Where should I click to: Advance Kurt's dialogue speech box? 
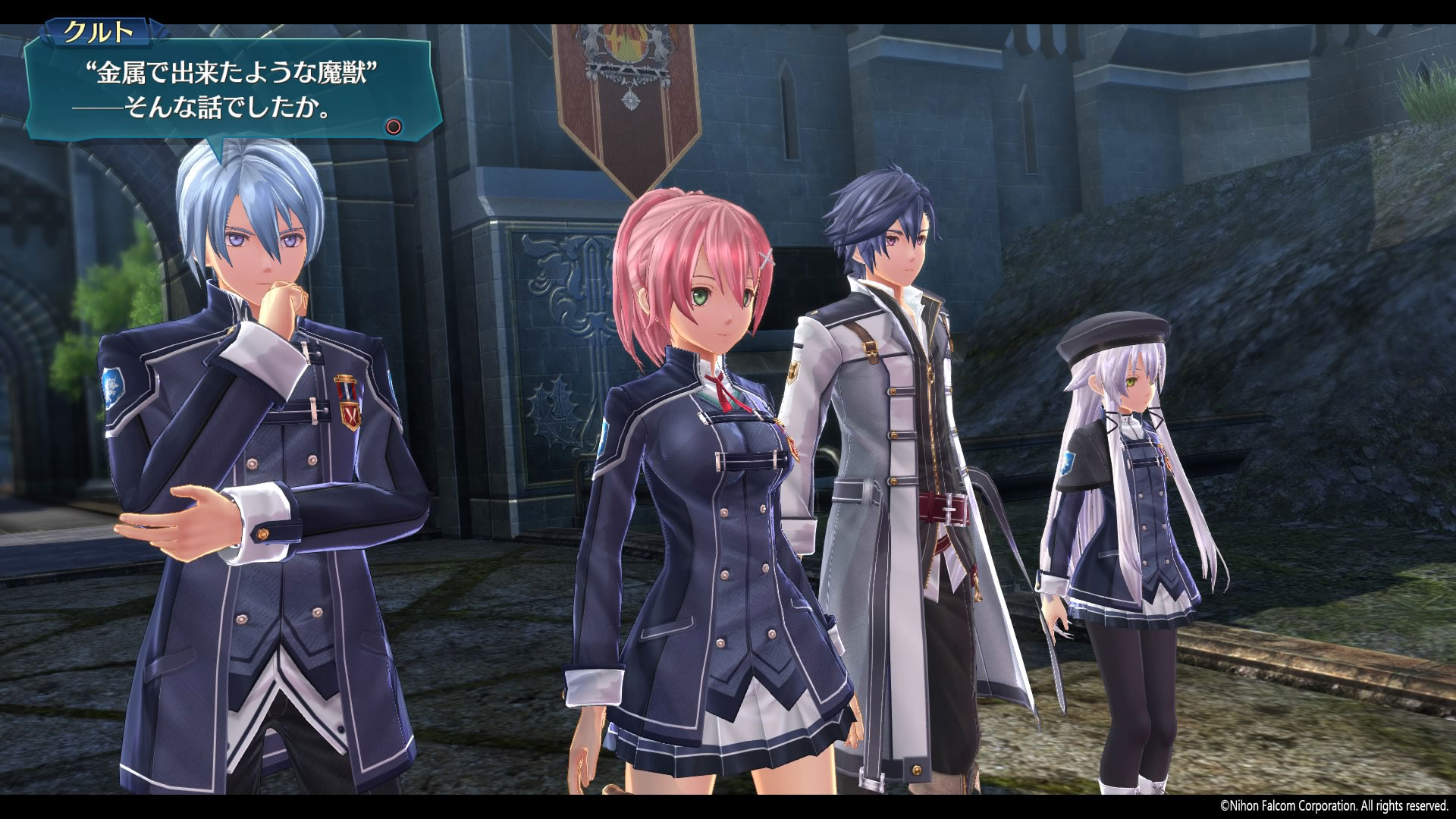[393, 127]
